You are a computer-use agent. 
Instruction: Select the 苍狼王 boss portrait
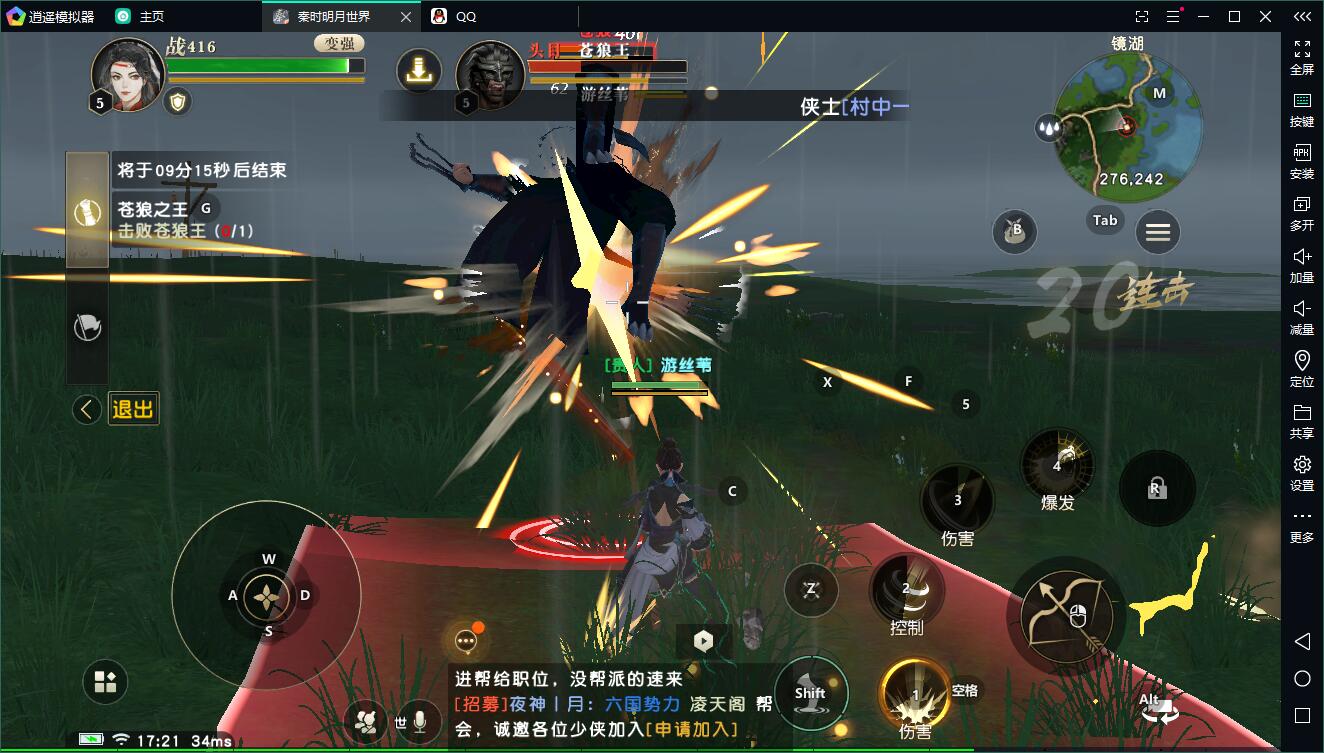tap(491, 76)
